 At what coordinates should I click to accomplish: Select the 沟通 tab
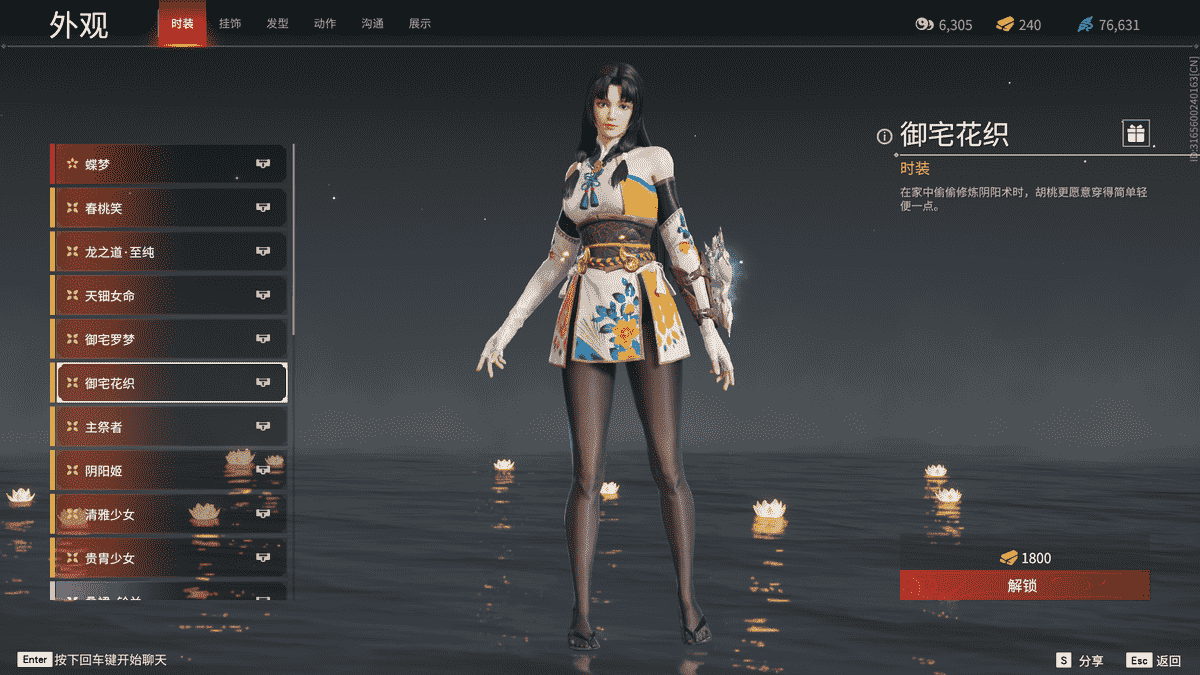tap(372, 24)
